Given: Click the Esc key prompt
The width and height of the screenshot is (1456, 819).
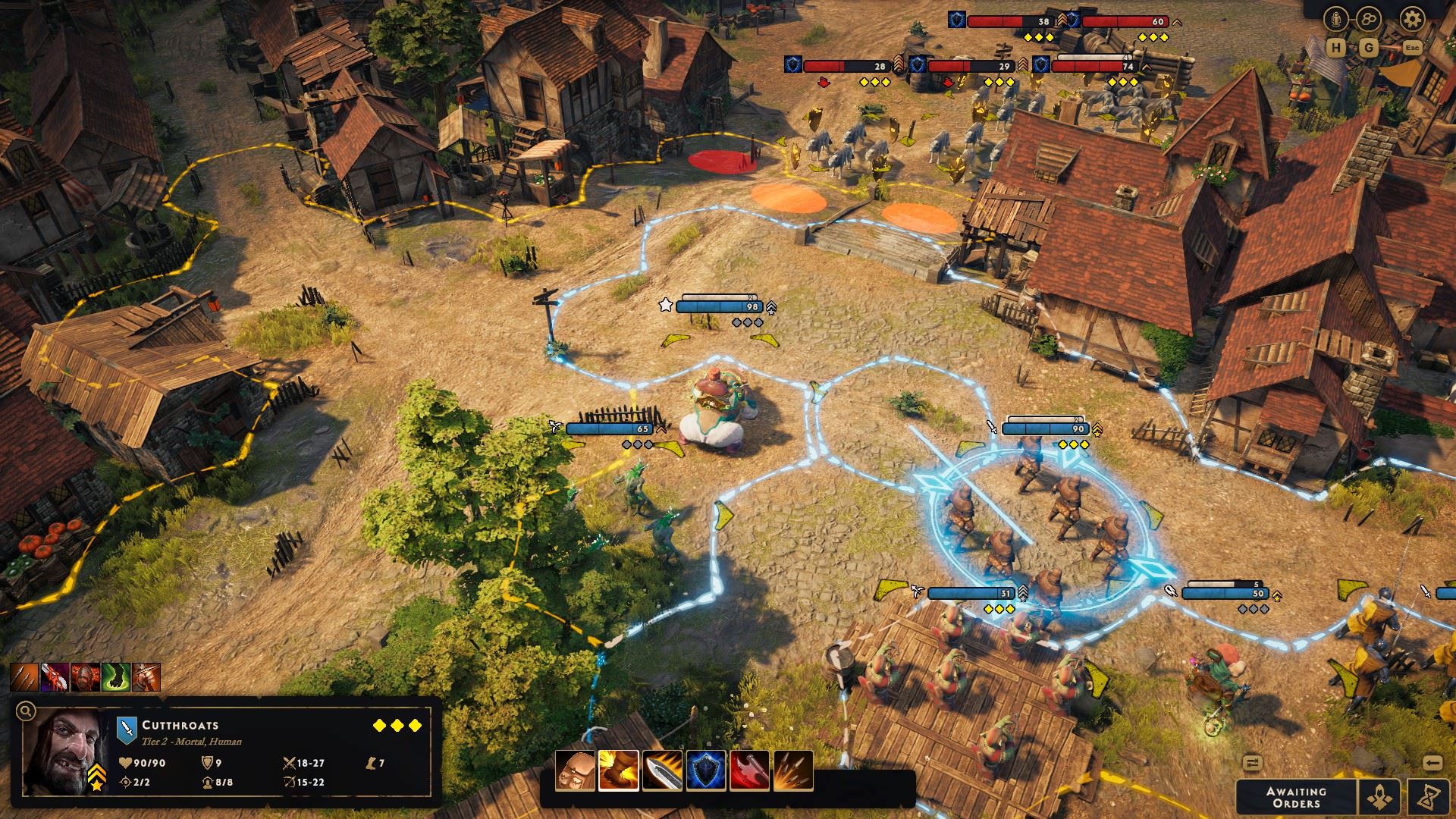Looking at the screenshot, I should click(1413, 47).
